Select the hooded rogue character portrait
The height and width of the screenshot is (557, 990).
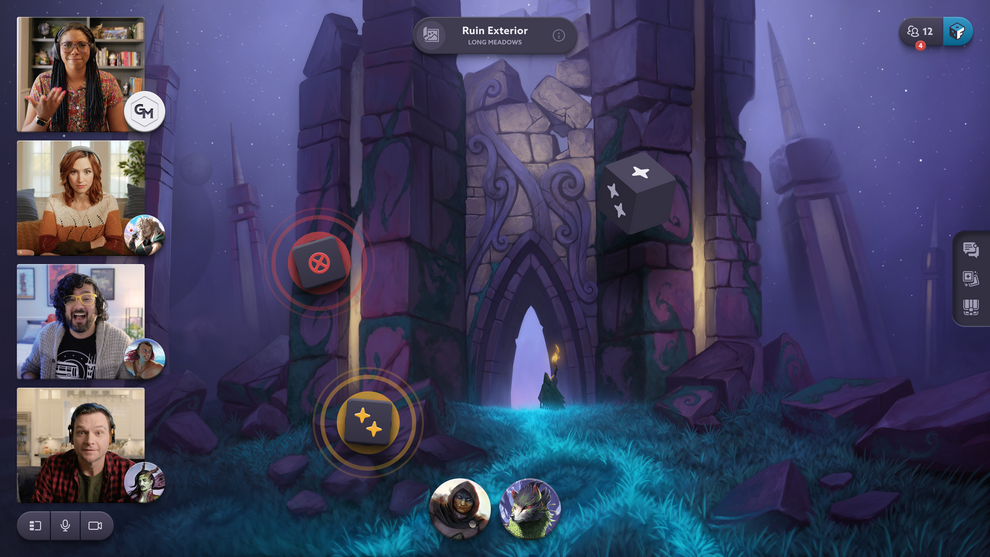(x=460, y=508)
